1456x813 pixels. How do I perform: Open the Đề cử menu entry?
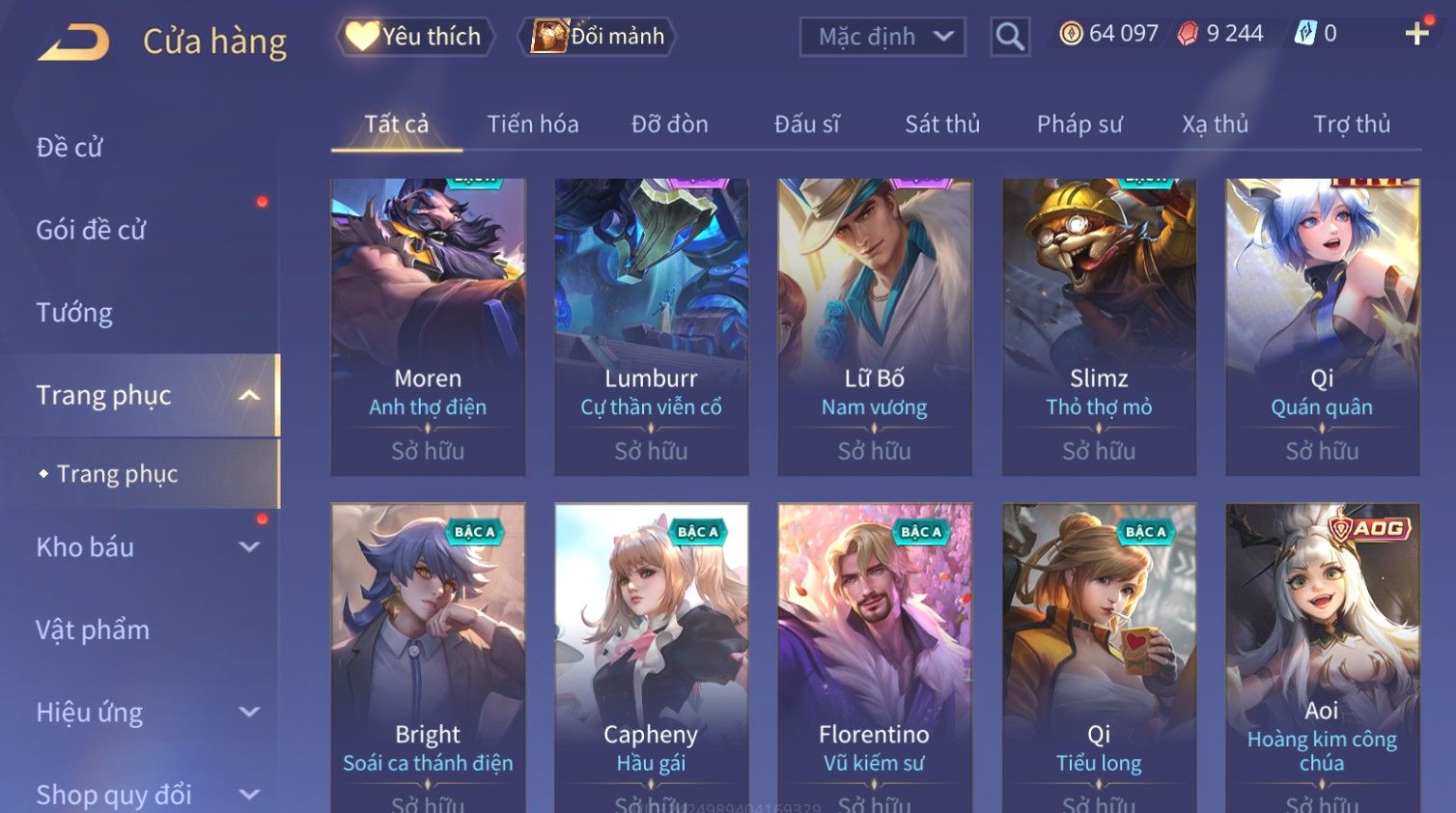point(70,148)
